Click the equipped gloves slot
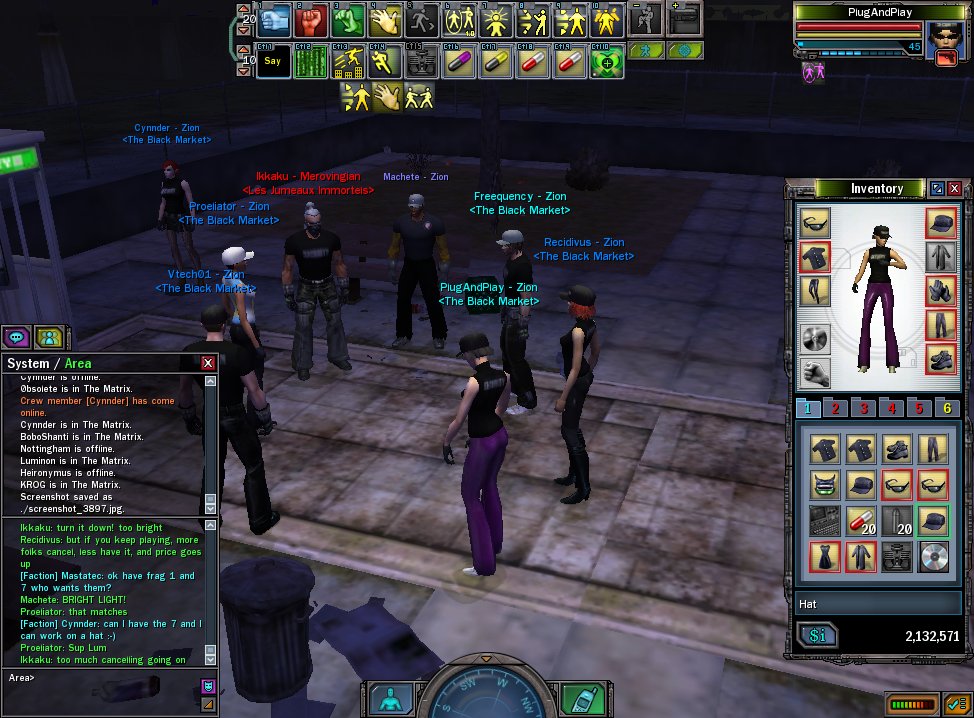Screen dimensions: 974x718 (x=940, y=291)
